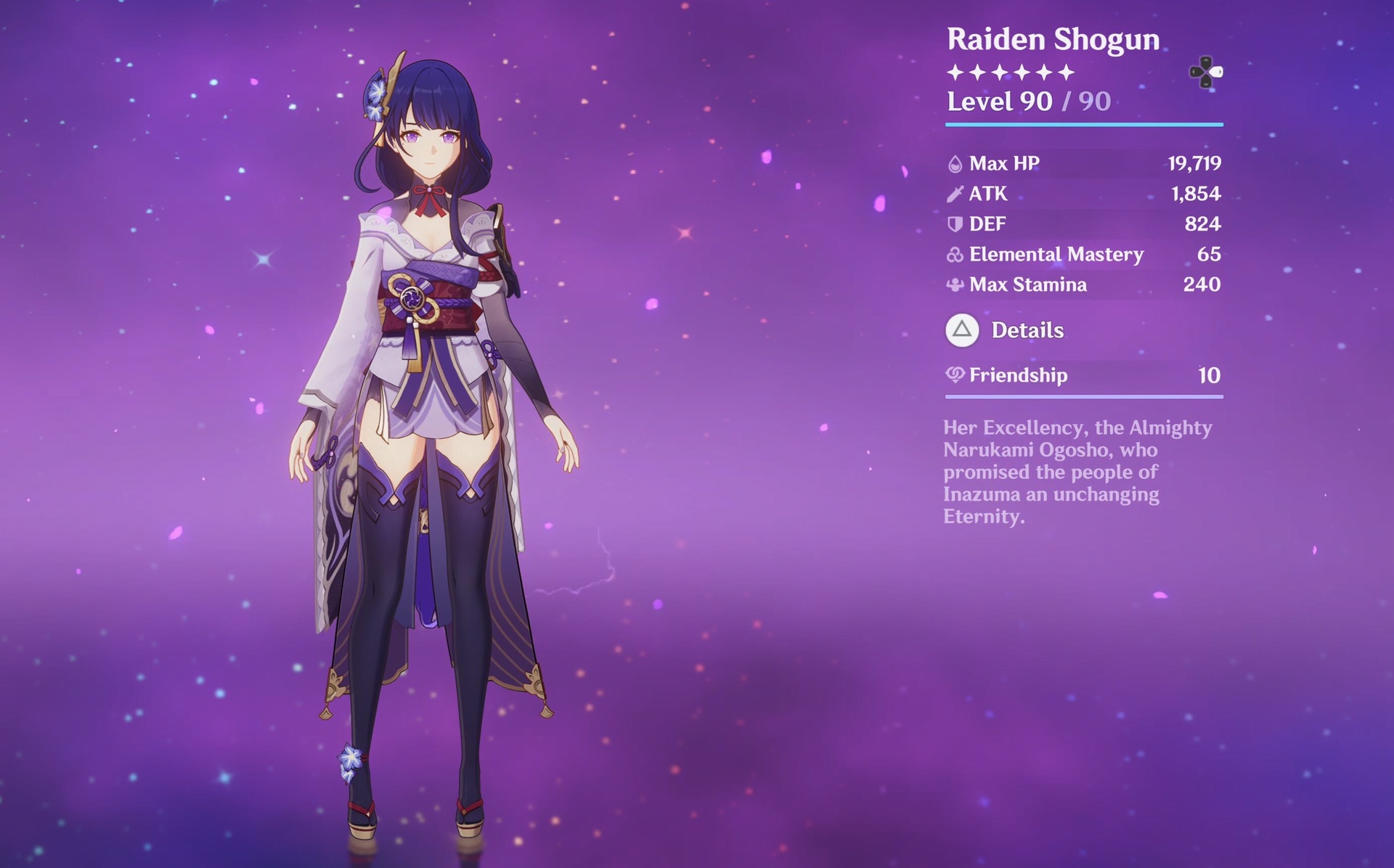
Task: Select the Max Stamina icon
Action: [x=955, y=284]
